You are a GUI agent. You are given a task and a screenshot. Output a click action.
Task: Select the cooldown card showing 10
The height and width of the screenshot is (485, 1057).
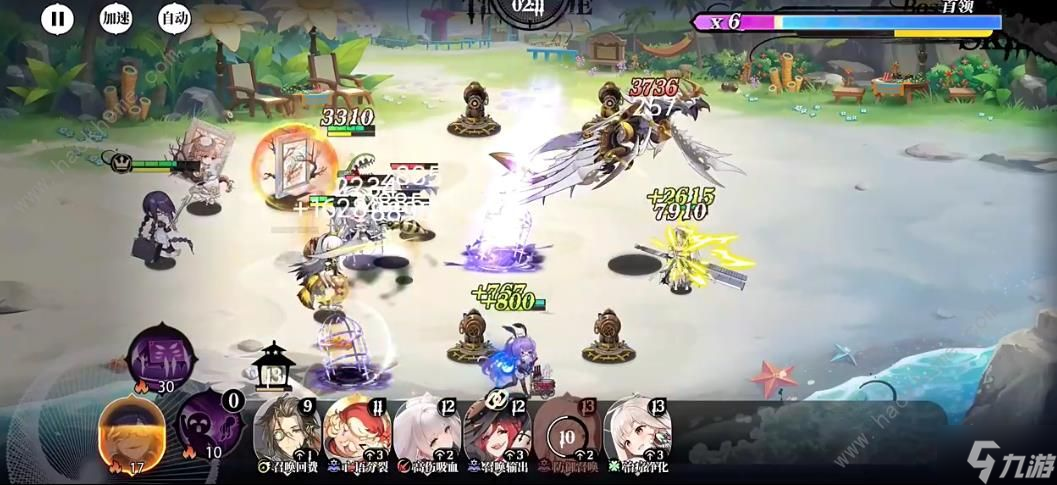point(566,431)
